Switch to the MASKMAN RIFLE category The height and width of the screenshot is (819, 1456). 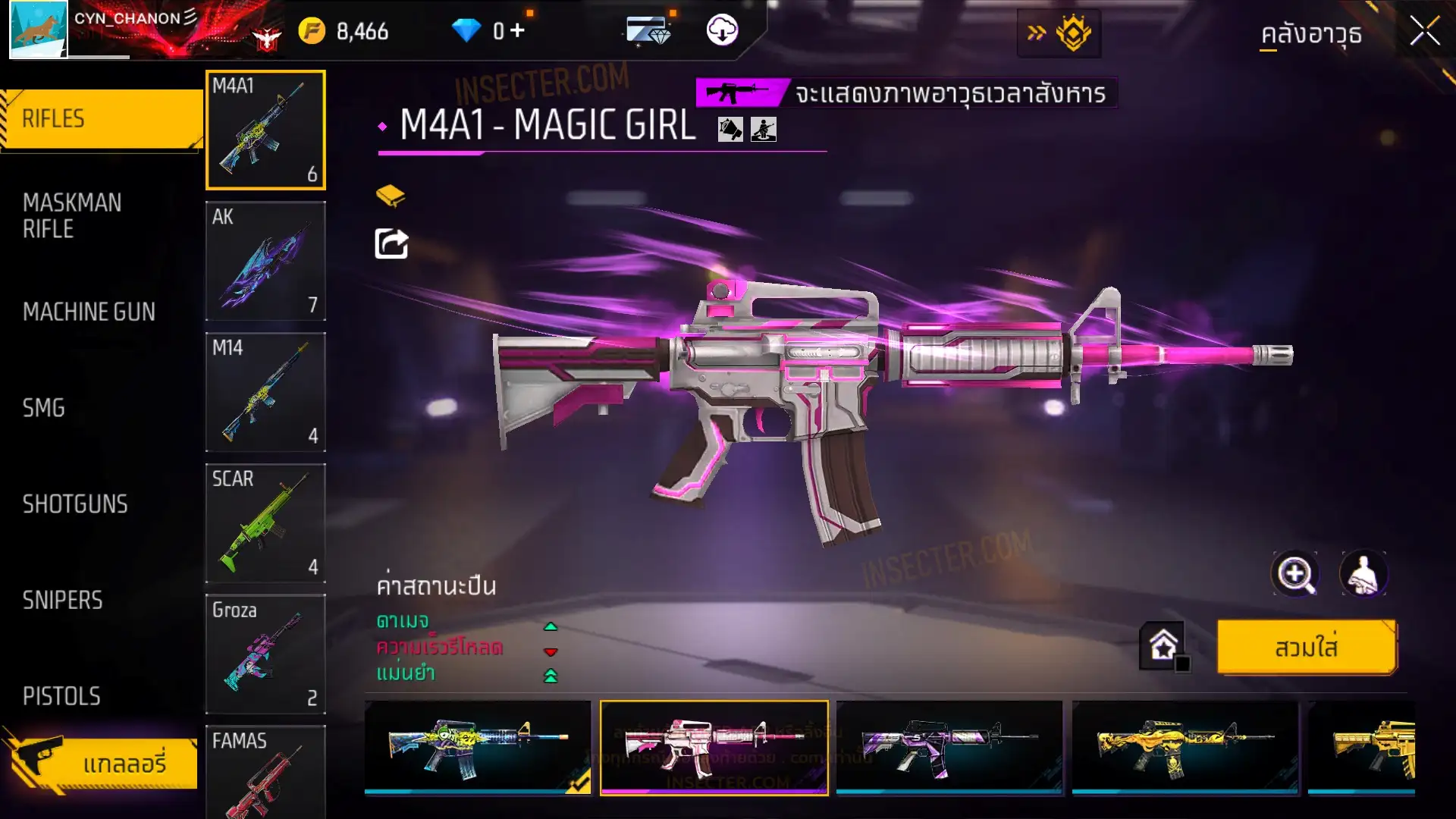[x=72, y=216]
